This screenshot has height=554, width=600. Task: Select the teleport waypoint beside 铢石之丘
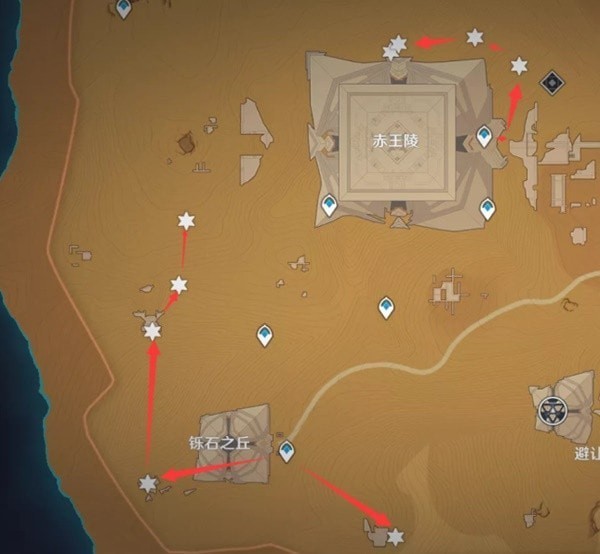(x=288, y=451)
